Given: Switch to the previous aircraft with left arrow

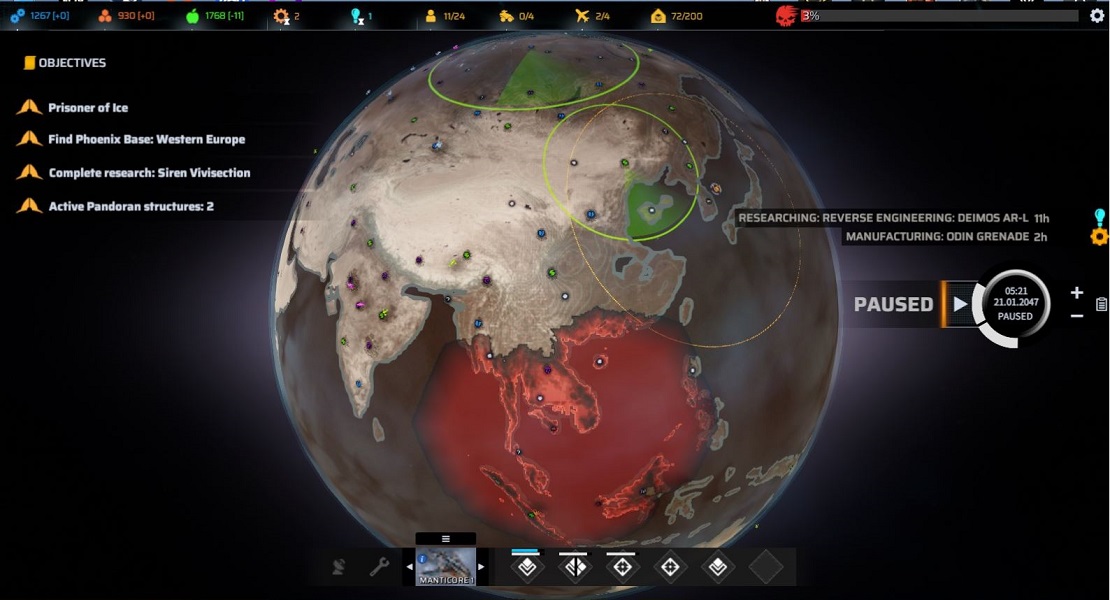Looking at the screenshot, I should point(409,567).
